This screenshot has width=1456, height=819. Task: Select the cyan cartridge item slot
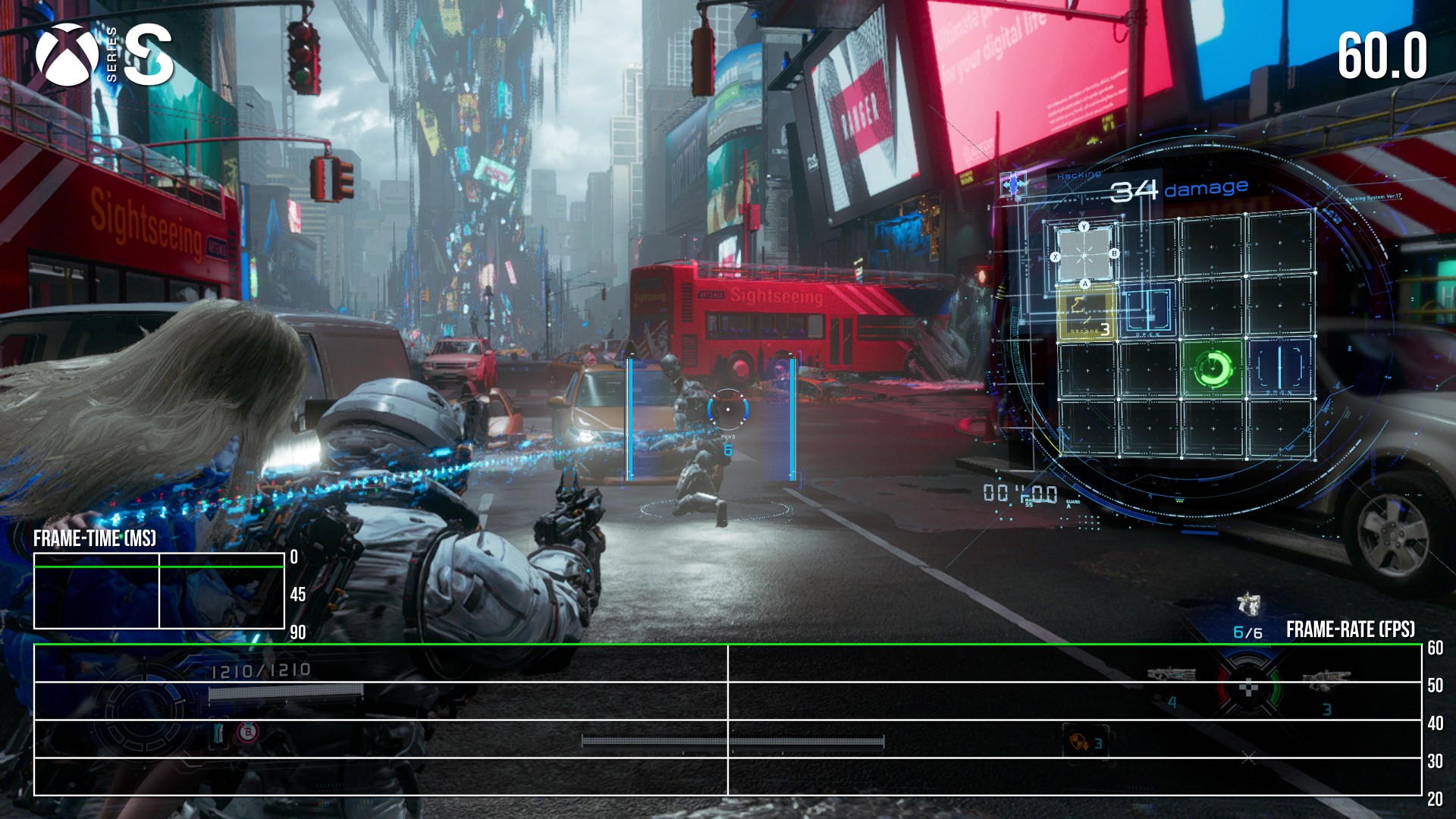point(219,733)
